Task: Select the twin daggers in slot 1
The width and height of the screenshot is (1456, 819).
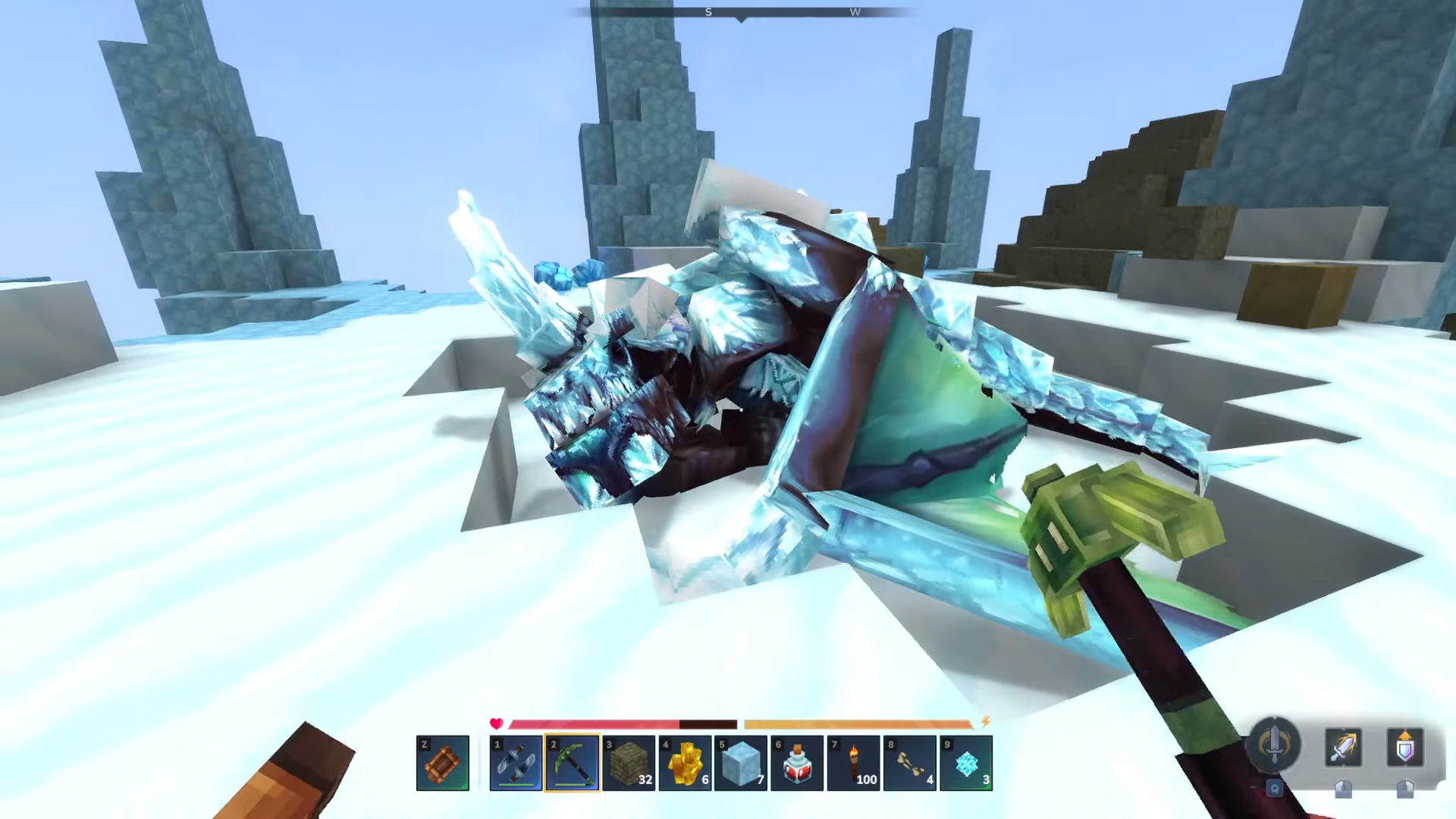Action: click(x=516, y=763)
